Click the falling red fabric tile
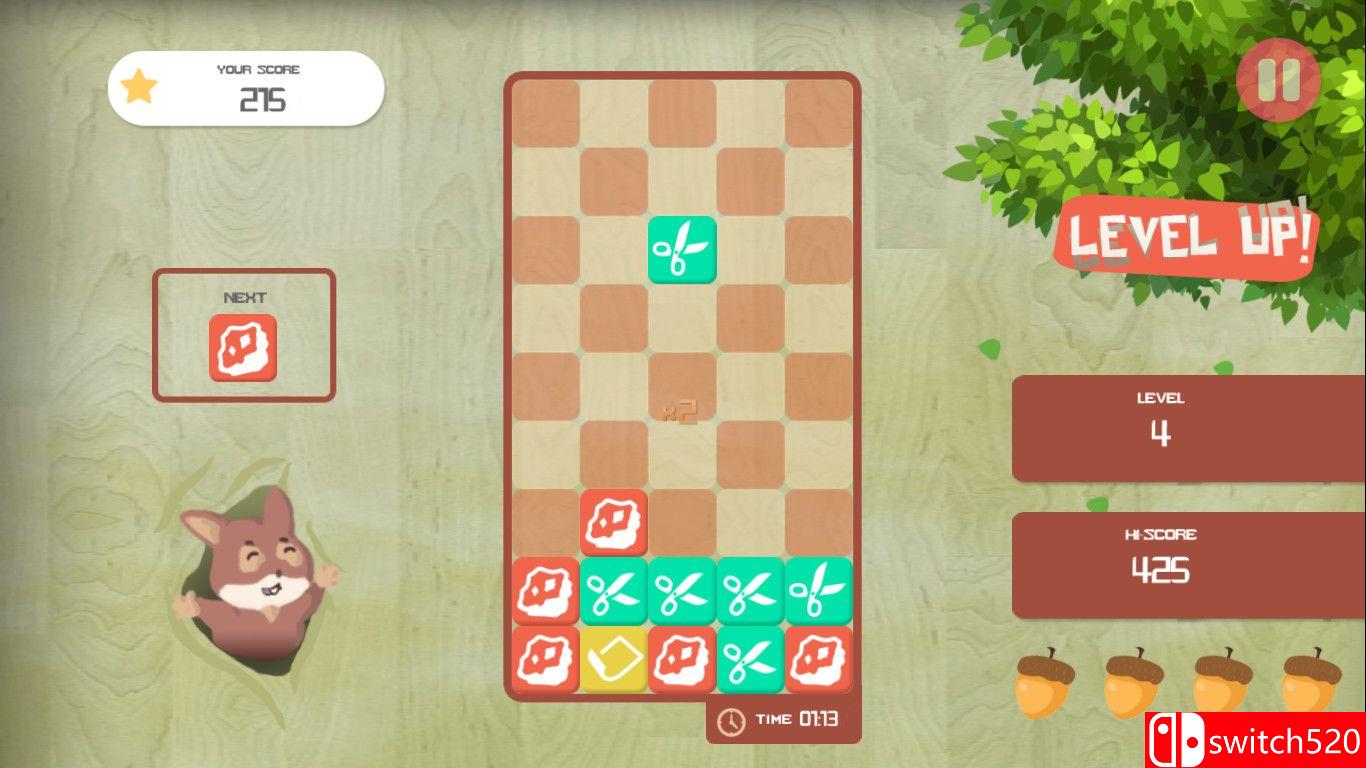The height and width of the screenshot is (768, 1366). pos(613,522)
